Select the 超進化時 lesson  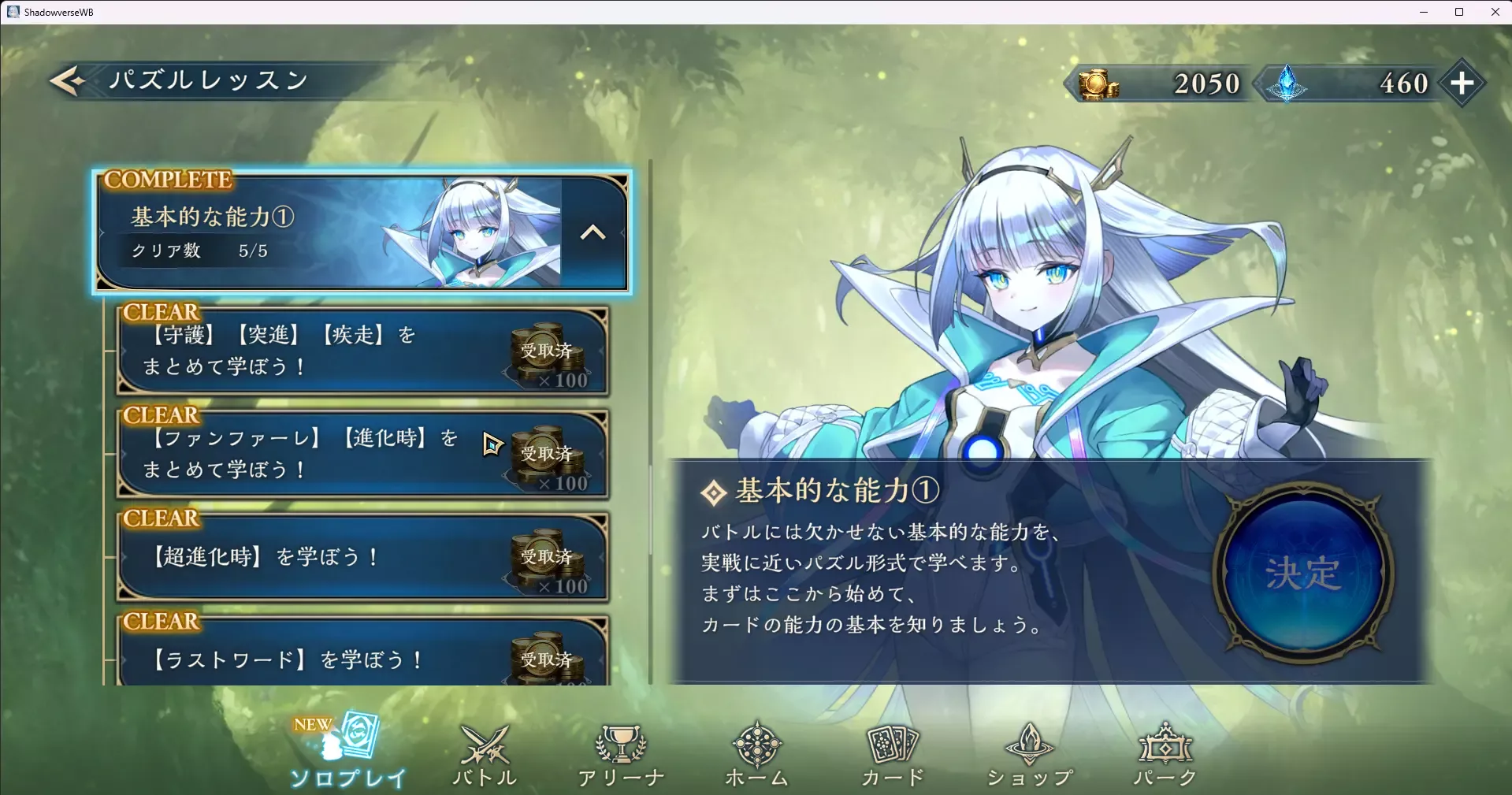315,556
